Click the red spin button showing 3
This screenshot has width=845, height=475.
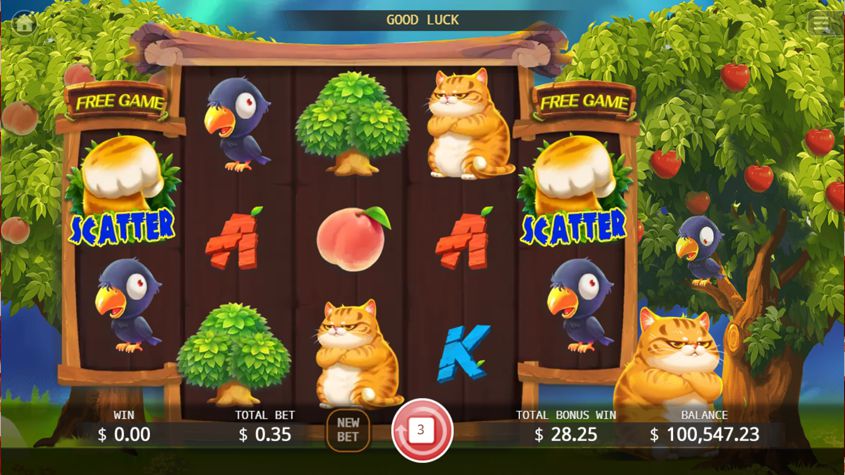[422, 431]
